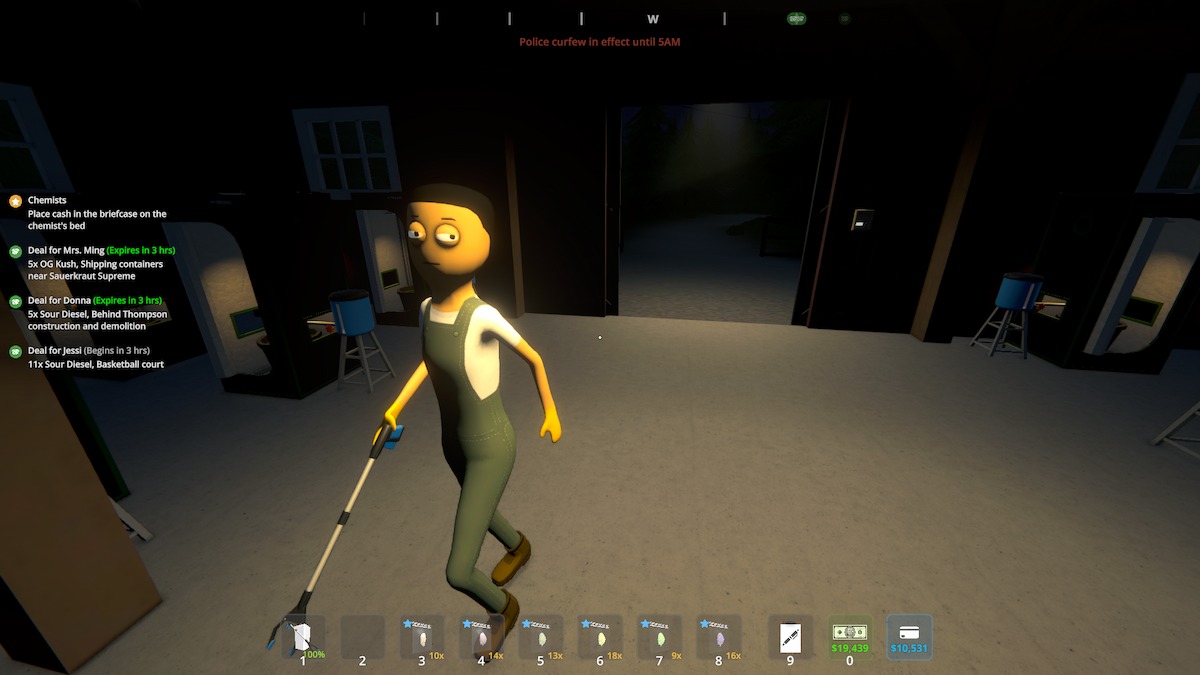Select the trash grabber in hotbar slot 1
The width and height of the screenshot is (1200, 675).
(303, 636)
